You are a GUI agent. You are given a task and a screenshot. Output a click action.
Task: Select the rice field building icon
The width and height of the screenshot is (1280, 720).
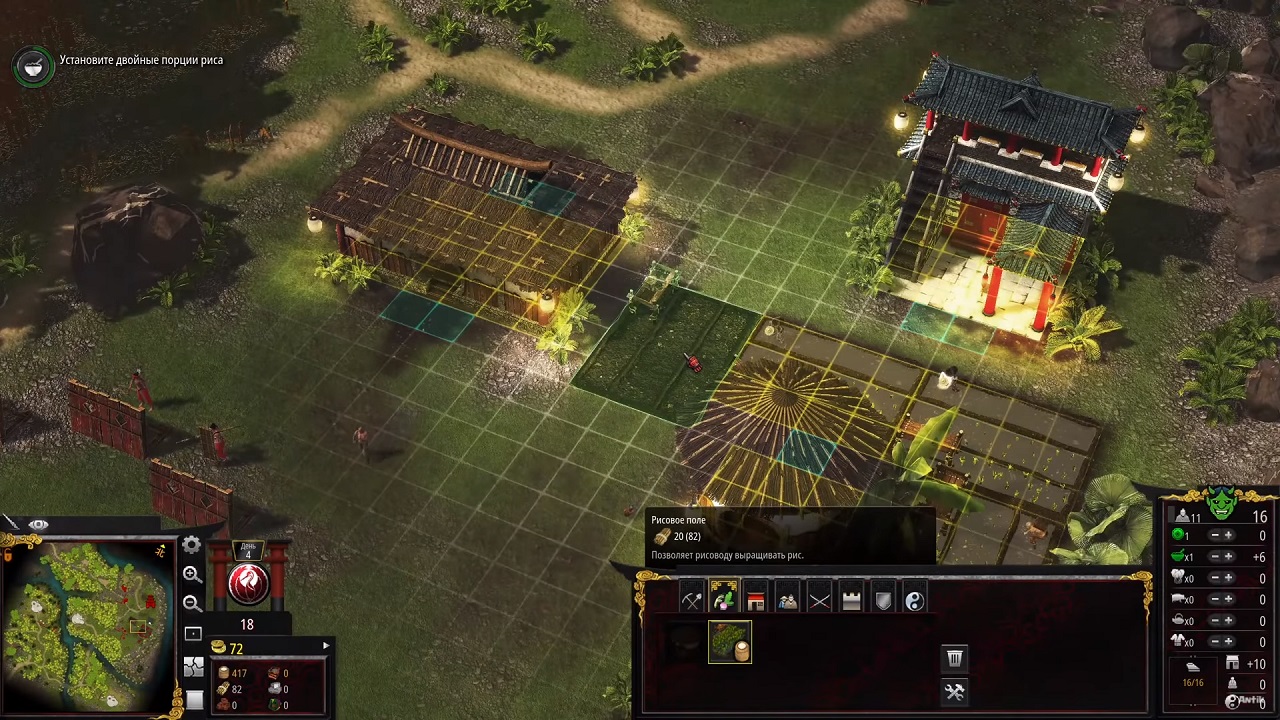point(730,642)
